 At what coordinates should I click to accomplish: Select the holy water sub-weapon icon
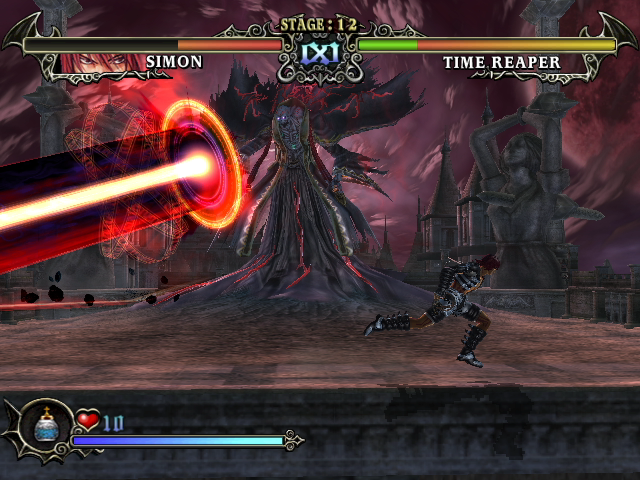(x=43, y=428)
